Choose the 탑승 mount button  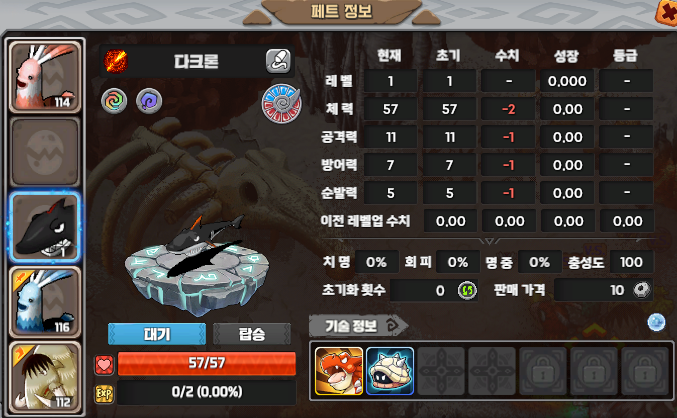252,334
